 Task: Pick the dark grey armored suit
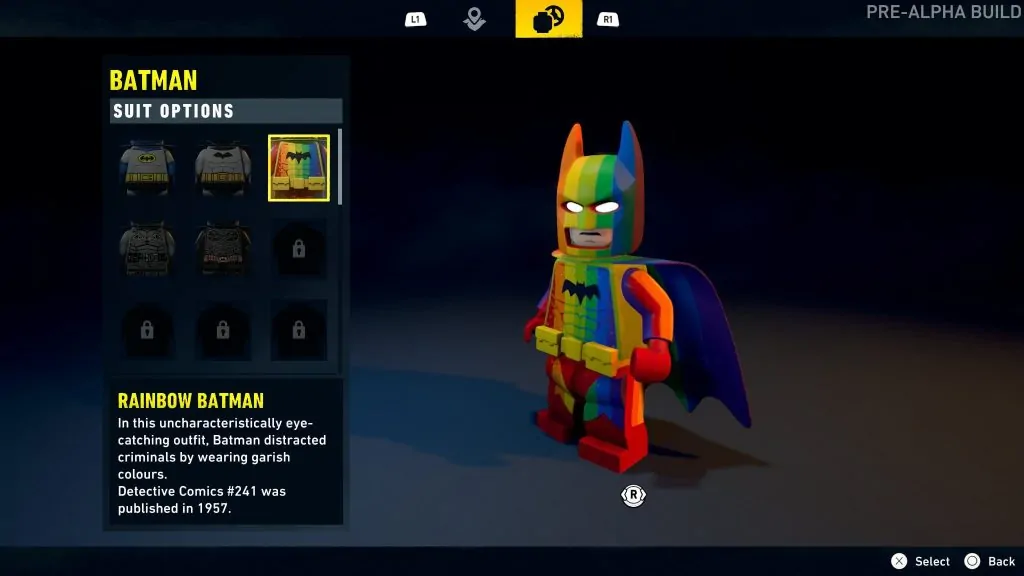(147, 249)
